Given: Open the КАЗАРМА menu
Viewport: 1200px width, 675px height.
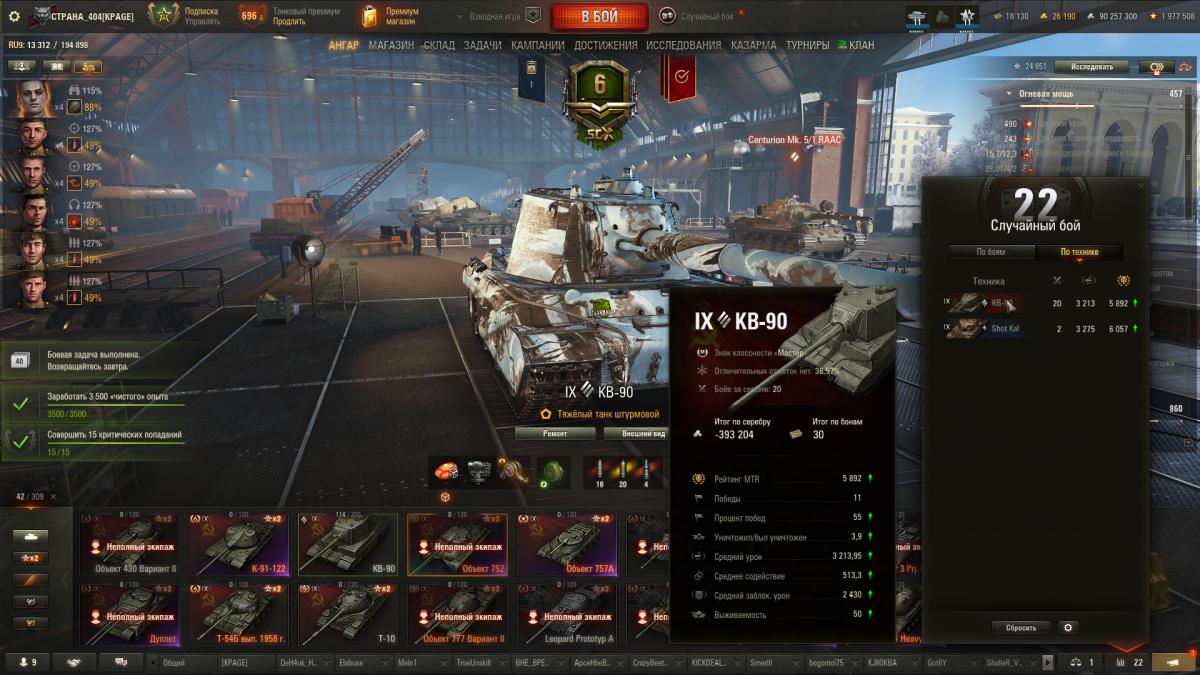Looking at the screenshot, I should 753,45.
